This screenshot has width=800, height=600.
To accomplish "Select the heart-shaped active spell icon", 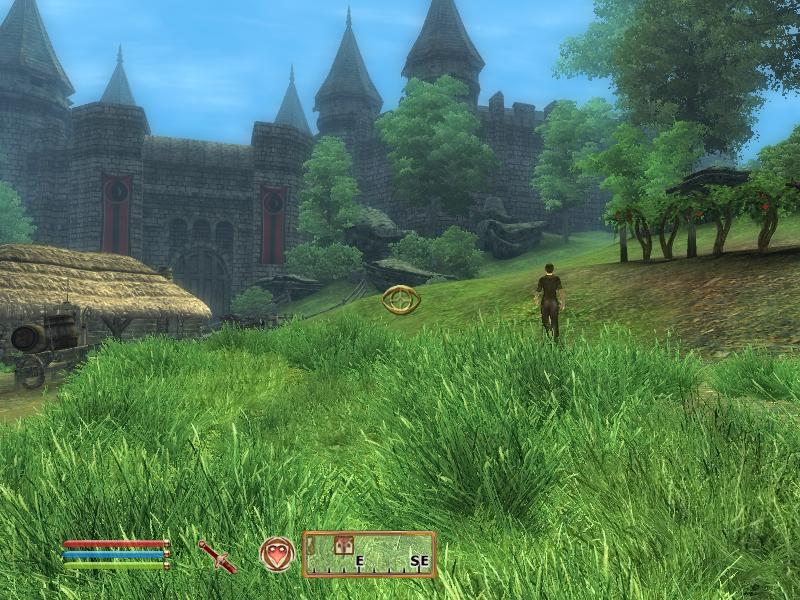I will coord(277,554).
